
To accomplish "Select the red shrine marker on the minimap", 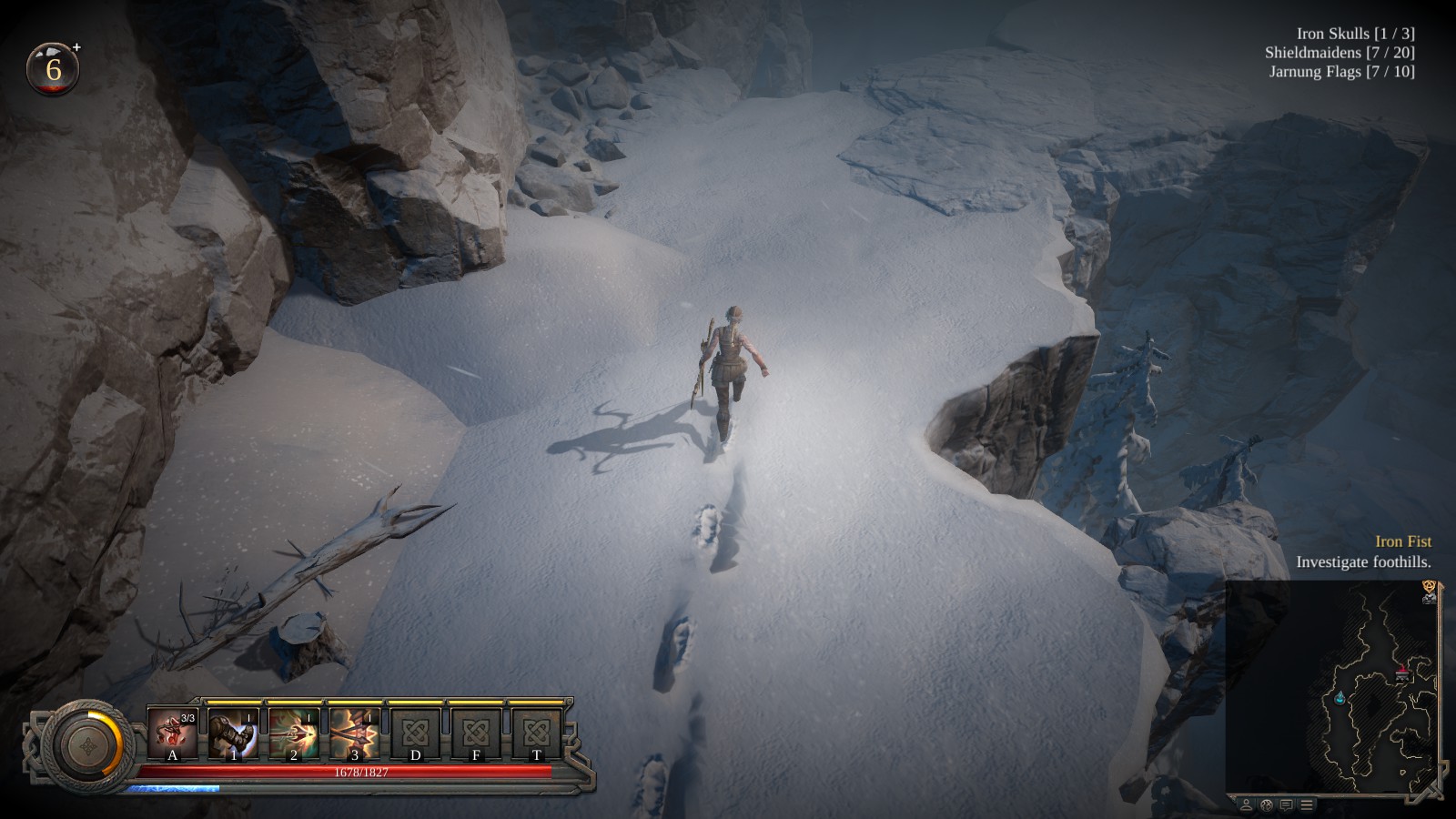I will 1402,672.
